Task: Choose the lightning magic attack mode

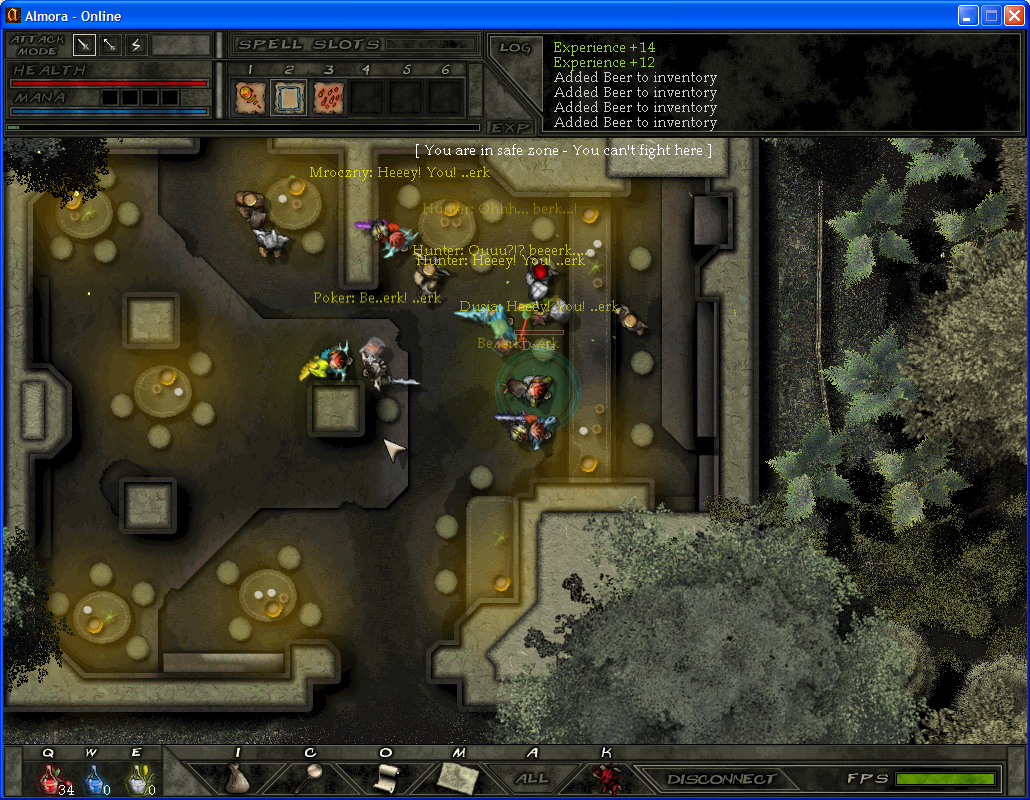Action: point(136,45)
